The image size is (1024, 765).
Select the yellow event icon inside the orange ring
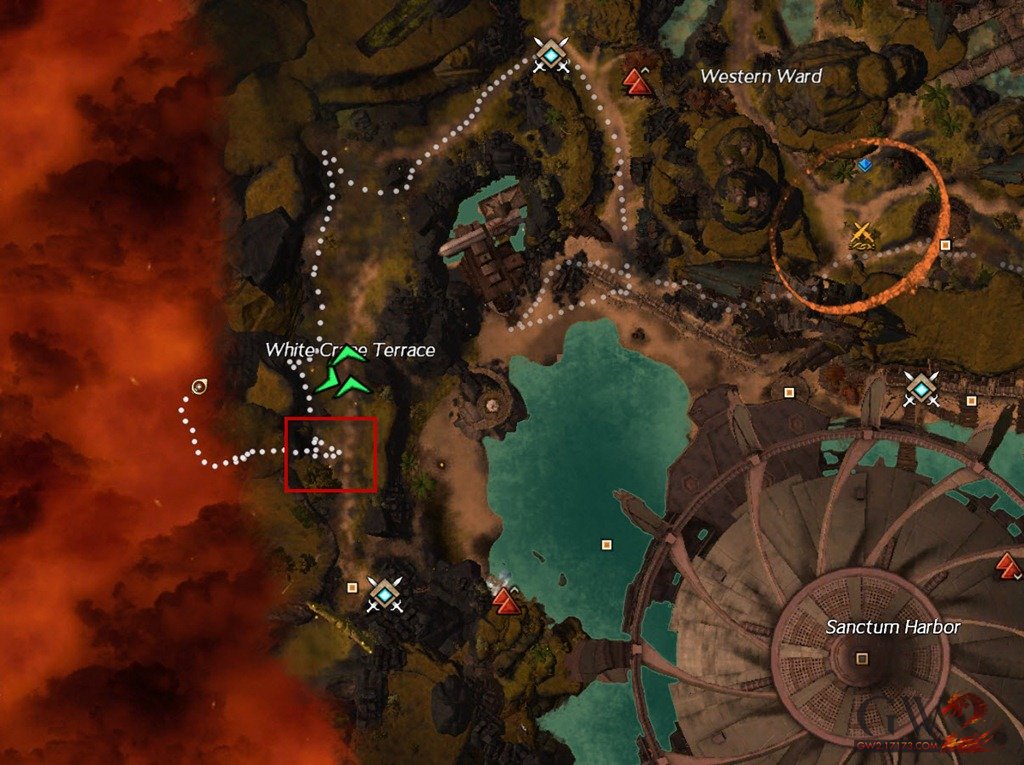point(862,235)
